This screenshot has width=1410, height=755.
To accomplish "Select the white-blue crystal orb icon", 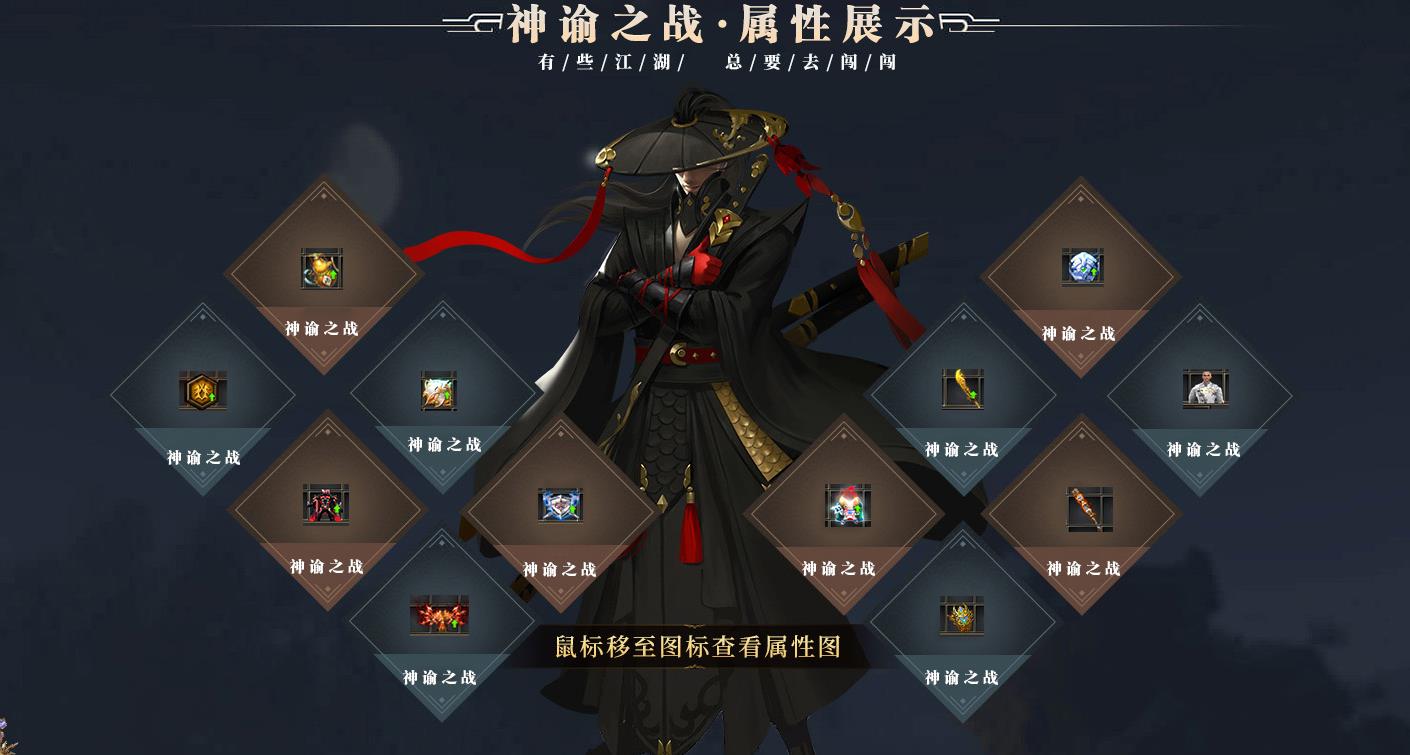I will click(1082, 267).
